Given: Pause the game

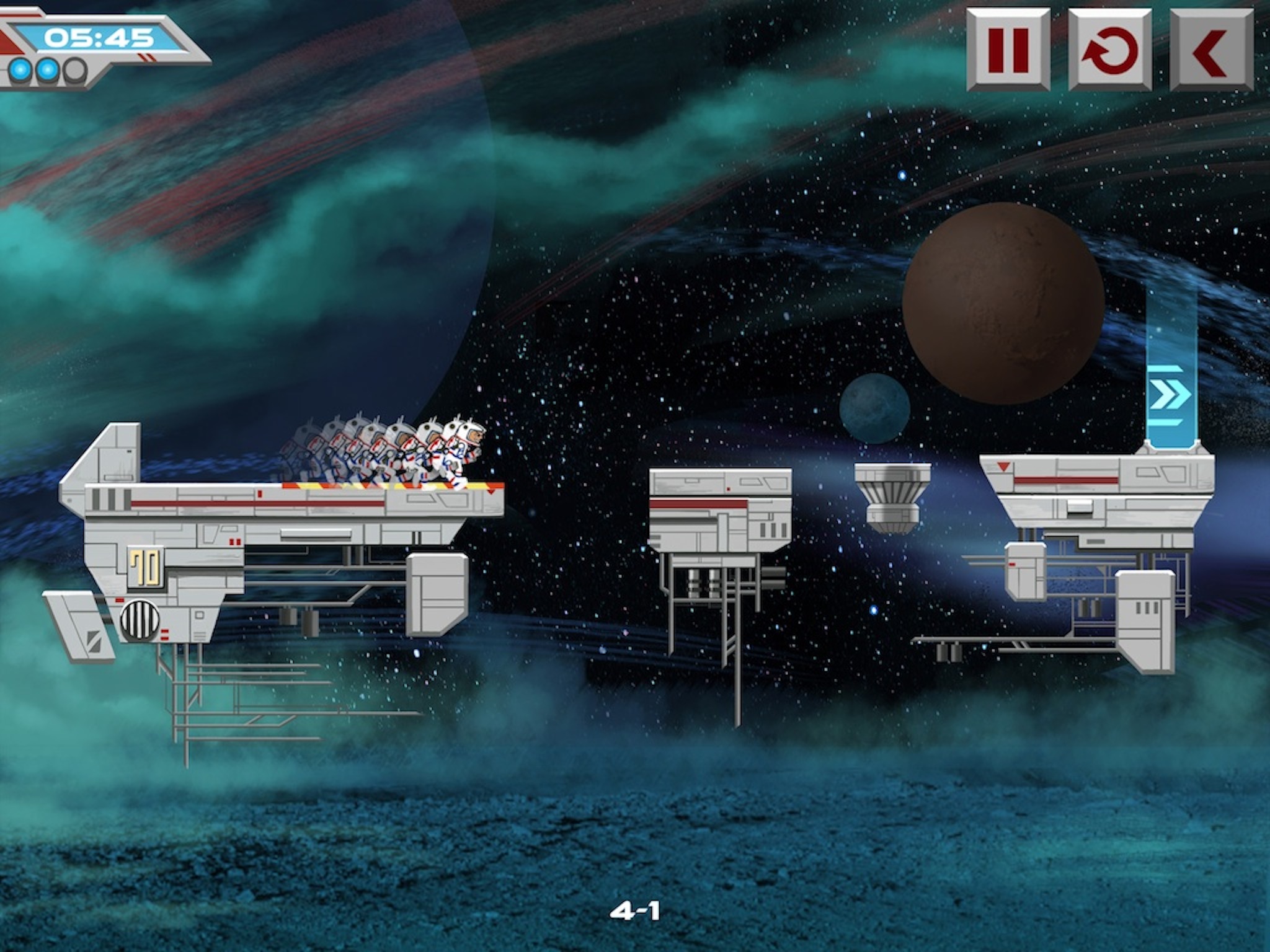Looking at the screenshot, I should pyautogui.click(x=1008, y=50).
